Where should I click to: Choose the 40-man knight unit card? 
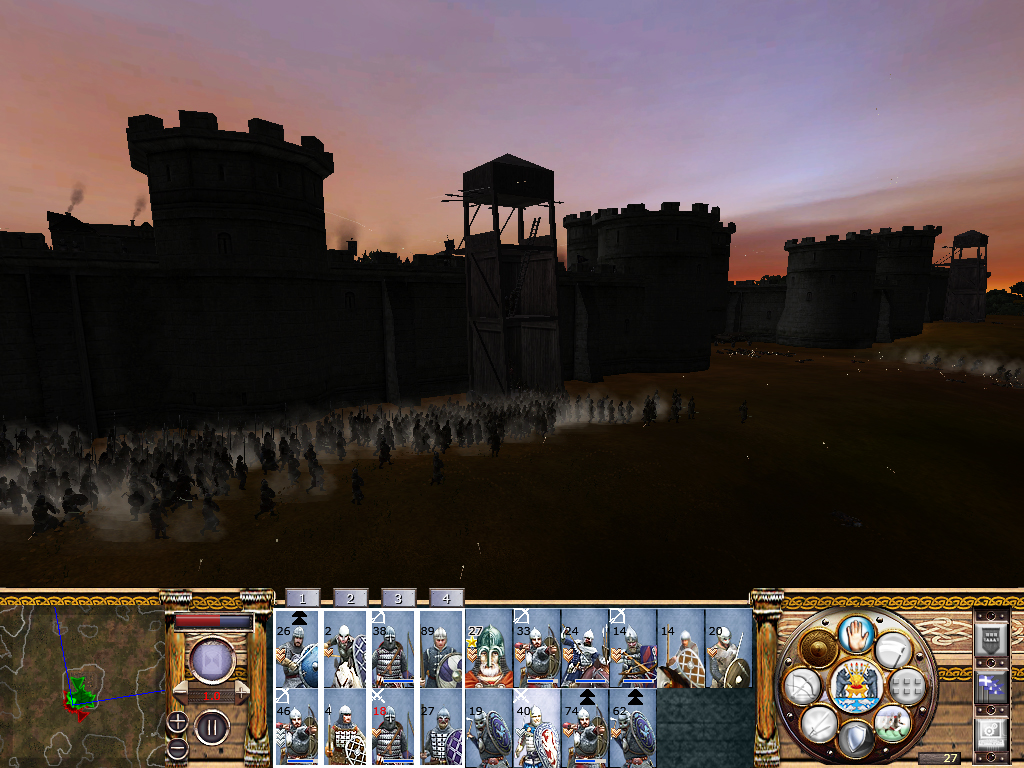[x=536, y=728]
